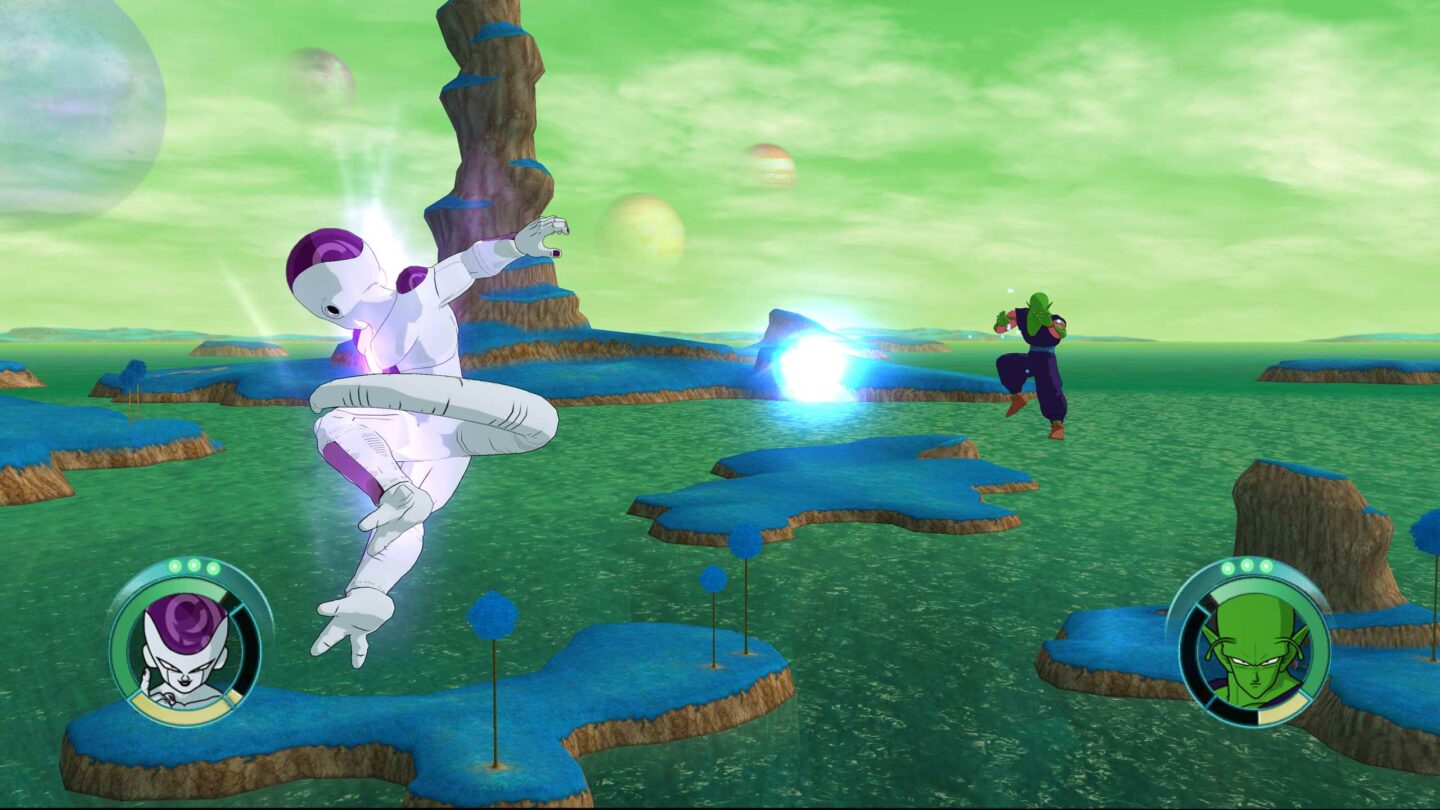1440x810 pixels.
Task: Click the center ki orb on Piccolo's HUD
Action: [x=1247, y=565]
